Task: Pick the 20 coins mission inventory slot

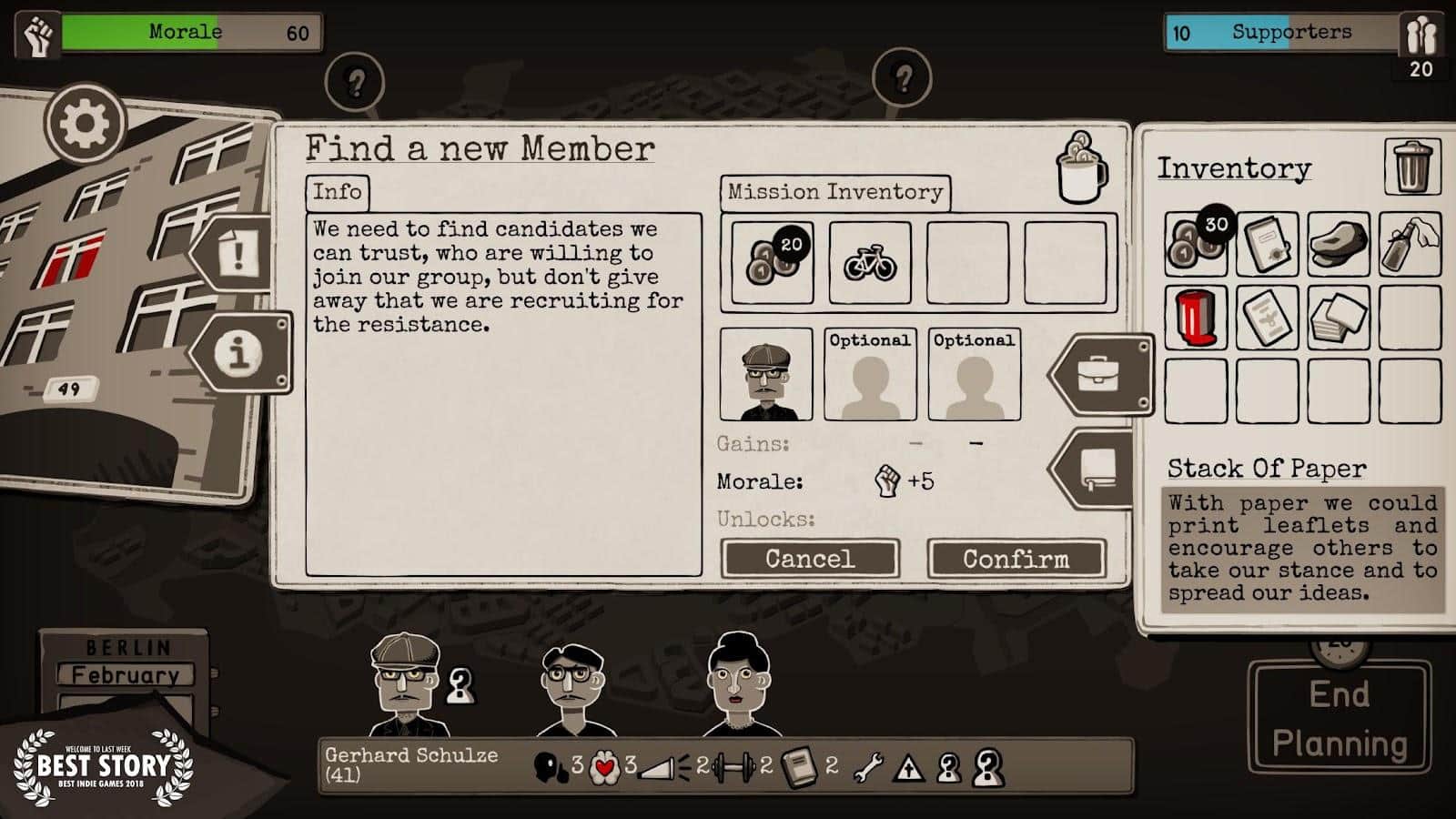Action: tap(772, 262)
